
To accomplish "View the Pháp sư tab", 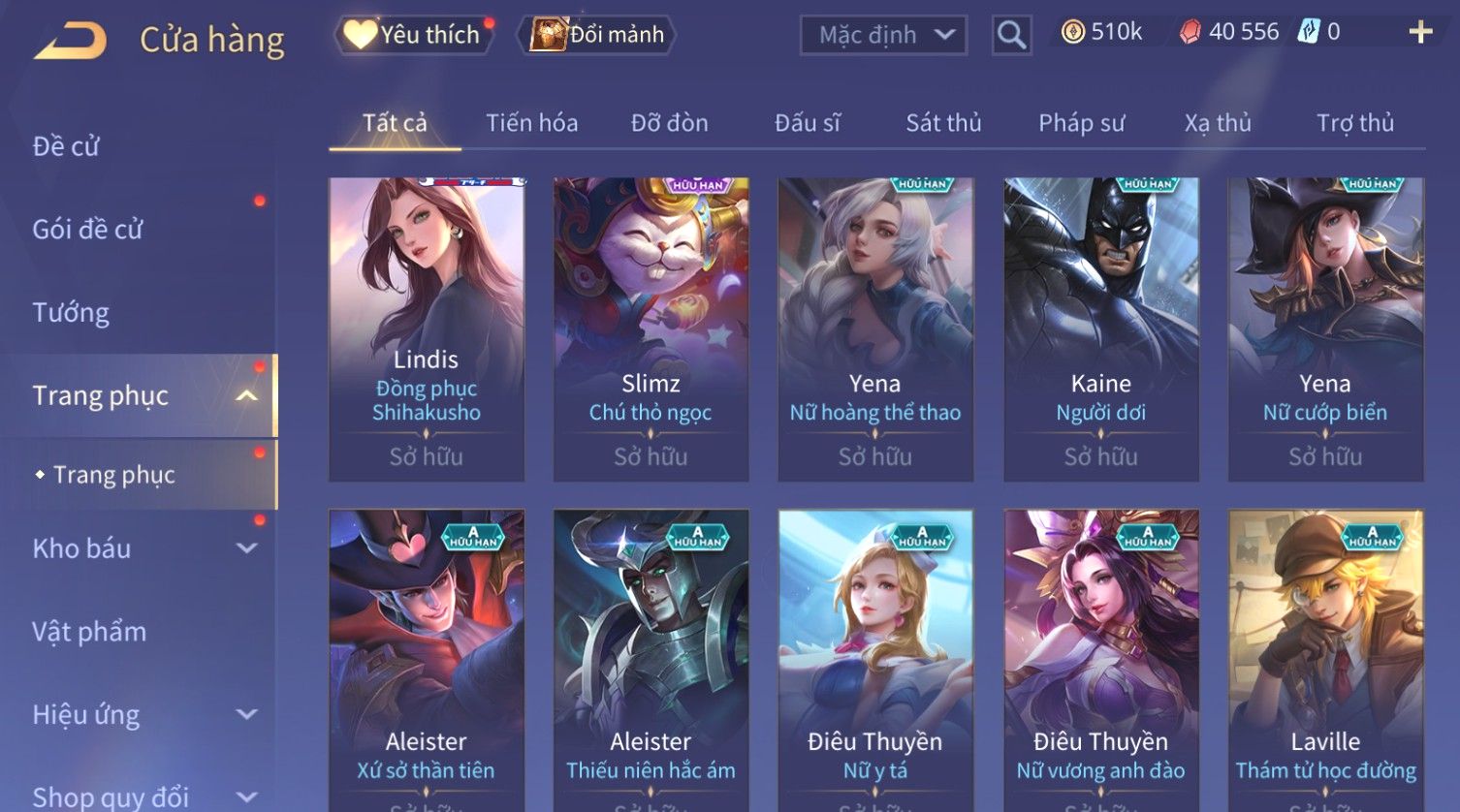I will 1081,123.
